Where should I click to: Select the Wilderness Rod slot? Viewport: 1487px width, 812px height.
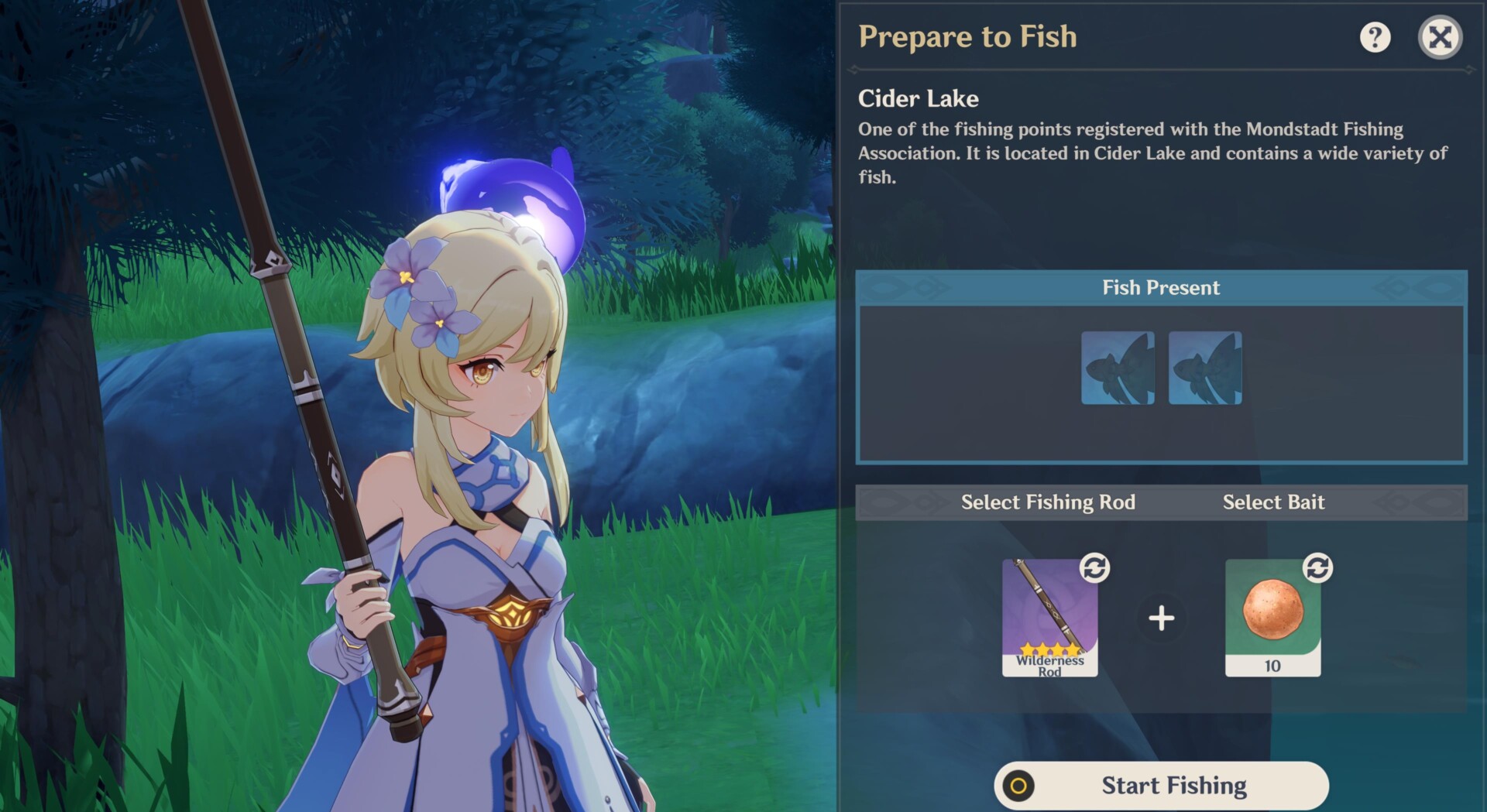click(x=1049, y=618)
